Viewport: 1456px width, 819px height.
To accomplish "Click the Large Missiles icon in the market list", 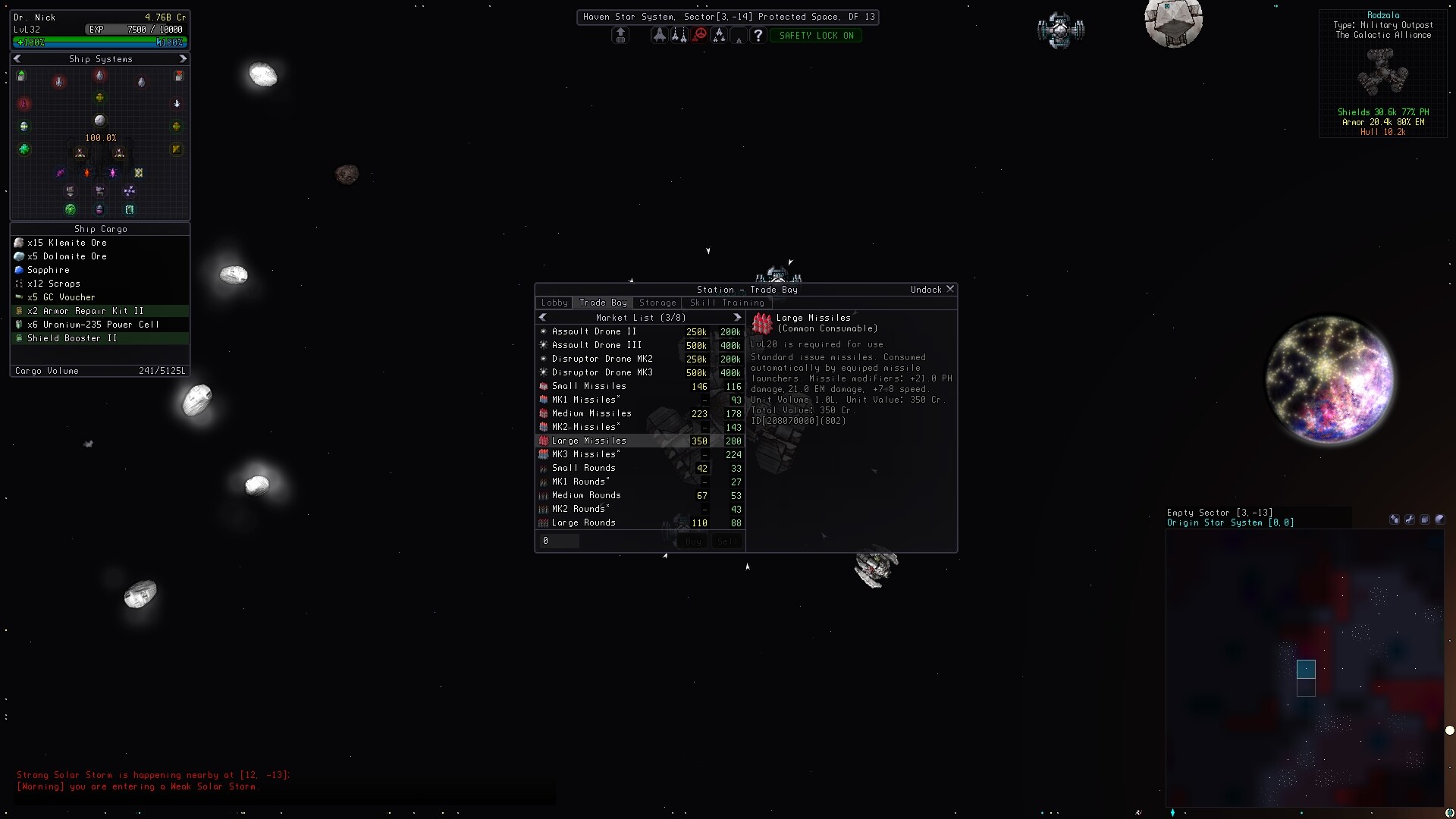I will [542, 441].
